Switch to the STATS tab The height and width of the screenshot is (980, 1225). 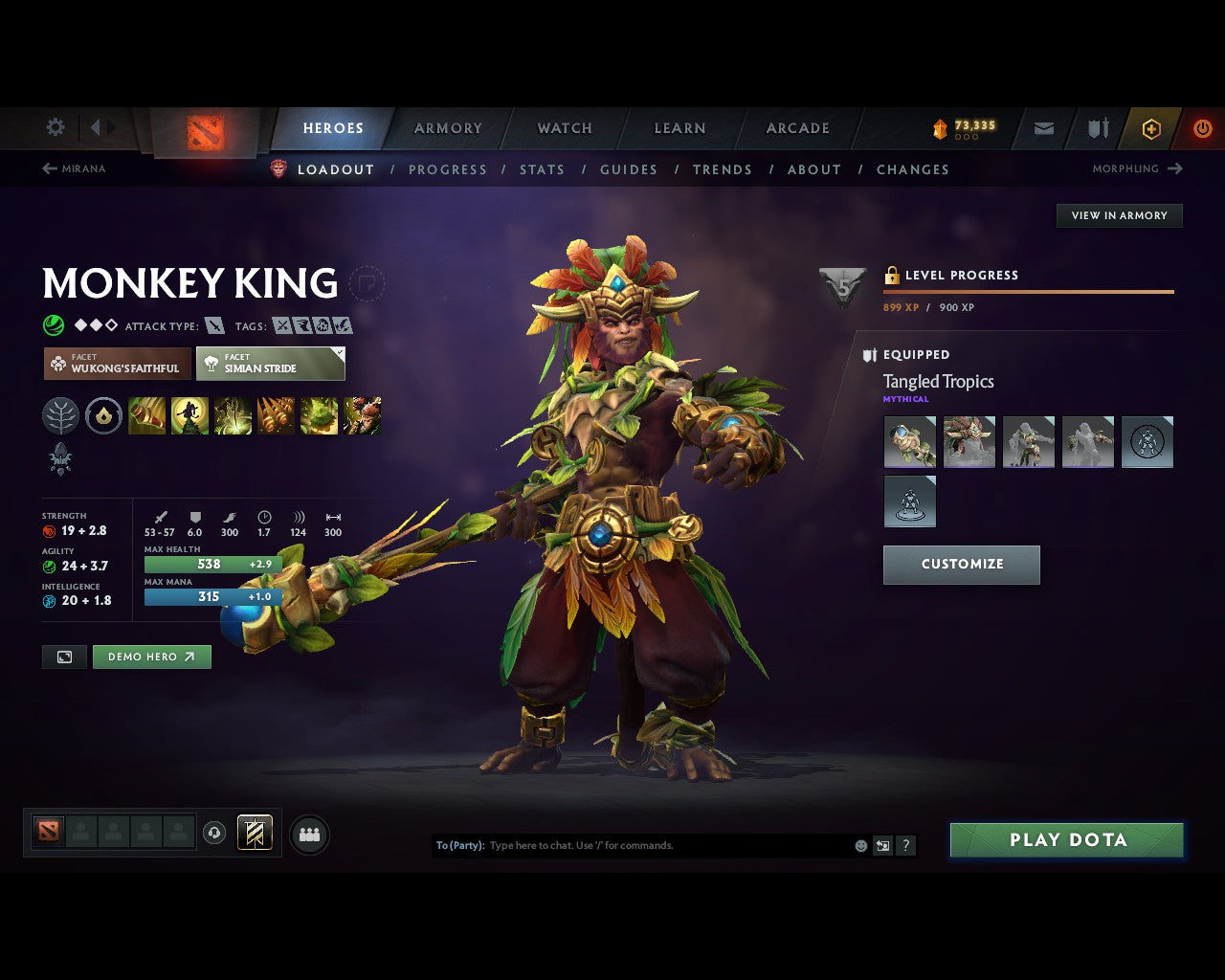(x=542, y=169)
